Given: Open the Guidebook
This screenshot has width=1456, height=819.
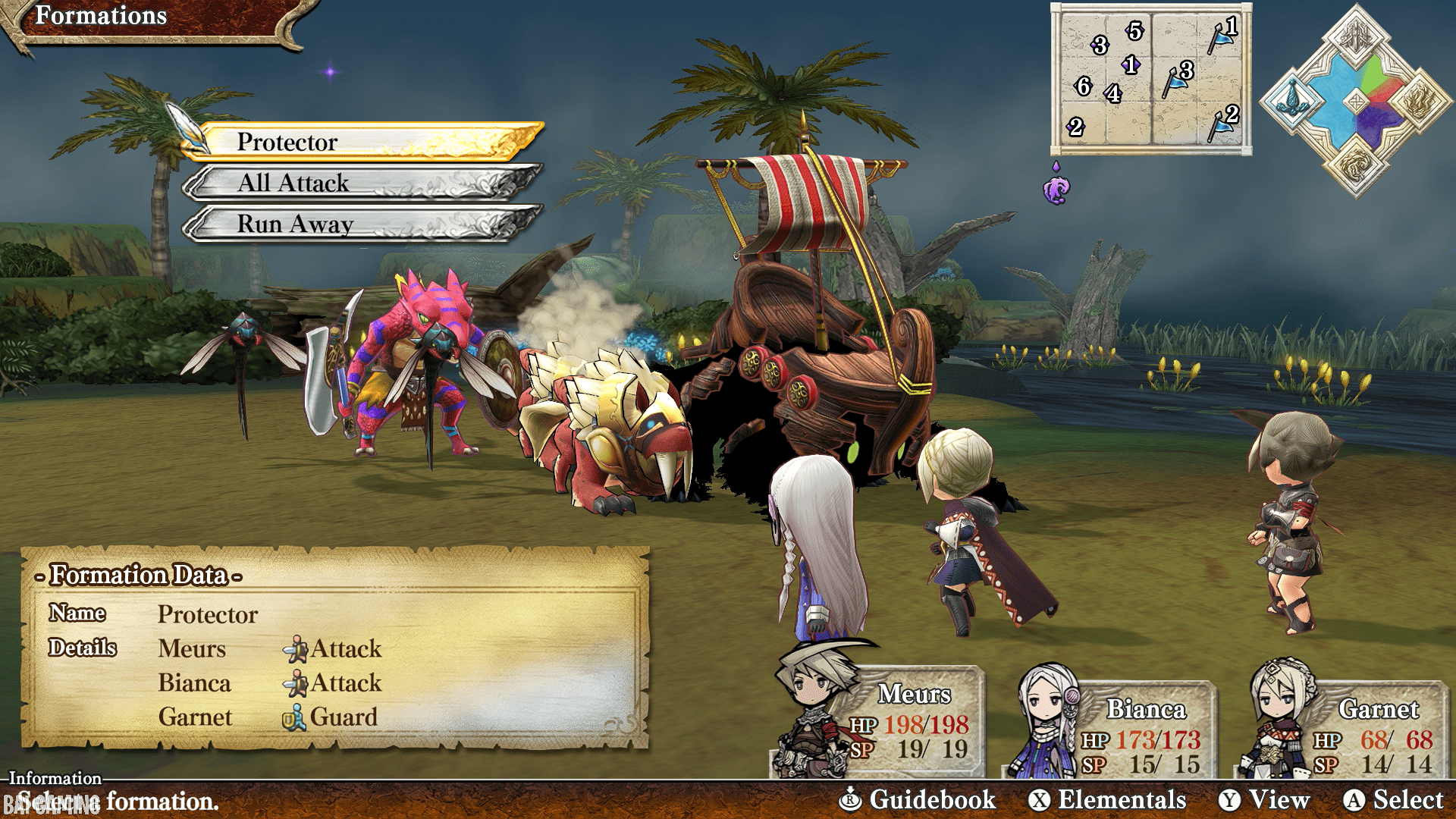Looking at the screenshot, I should pyautogui.click(x=918, y=800).
